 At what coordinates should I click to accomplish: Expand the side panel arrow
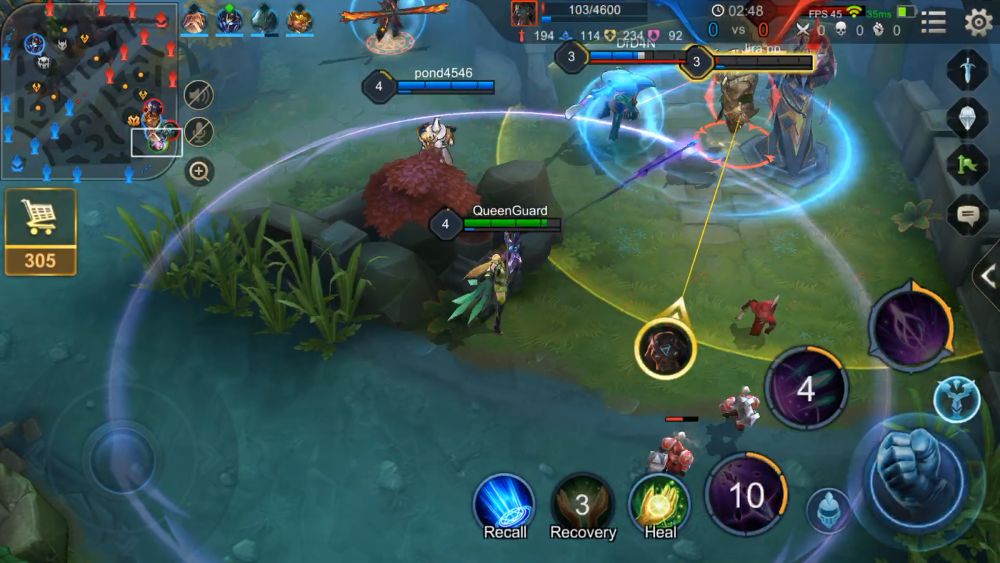point(988,276)
